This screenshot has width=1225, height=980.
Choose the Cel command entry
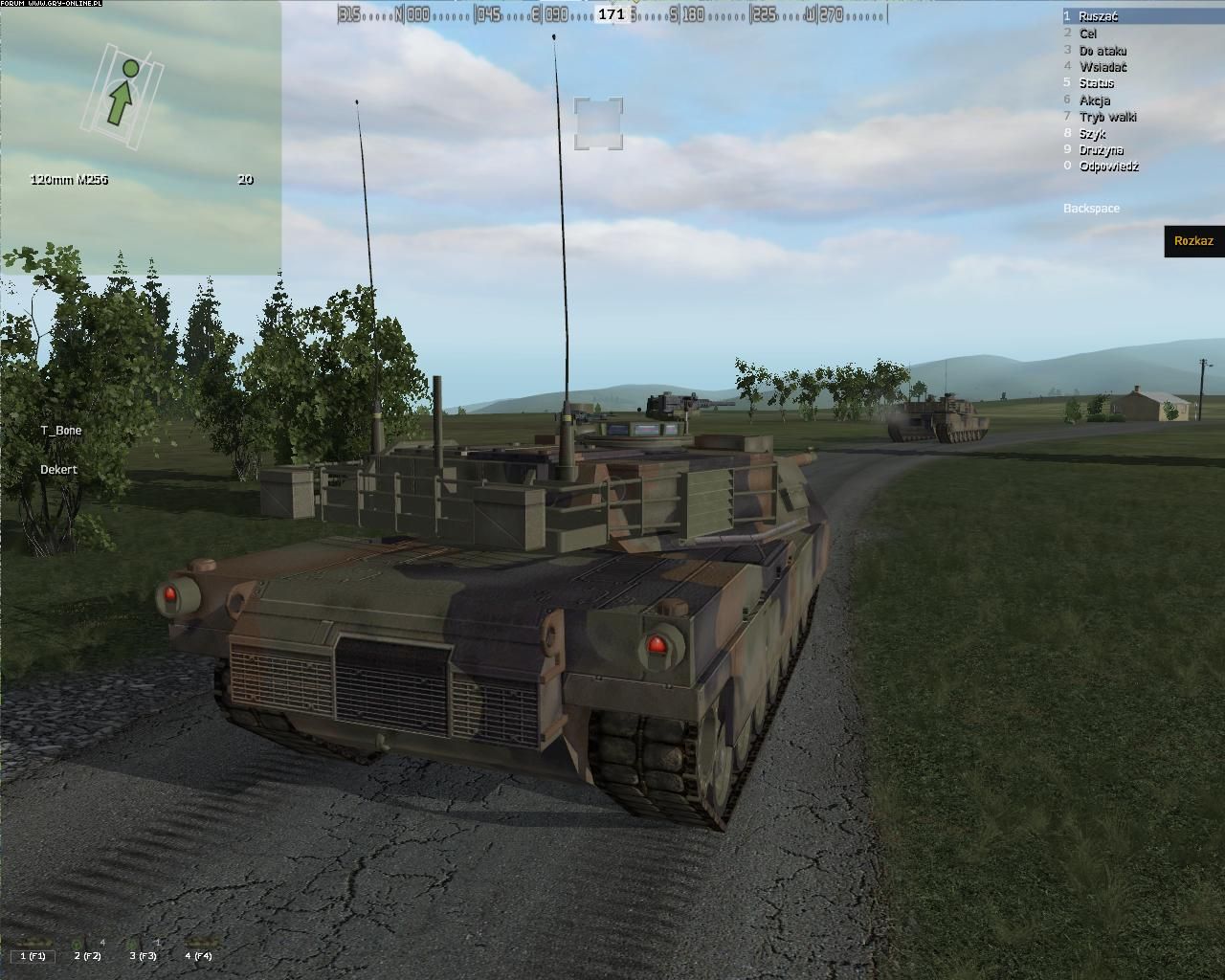pyautogui.click(x=1088, y=33)
